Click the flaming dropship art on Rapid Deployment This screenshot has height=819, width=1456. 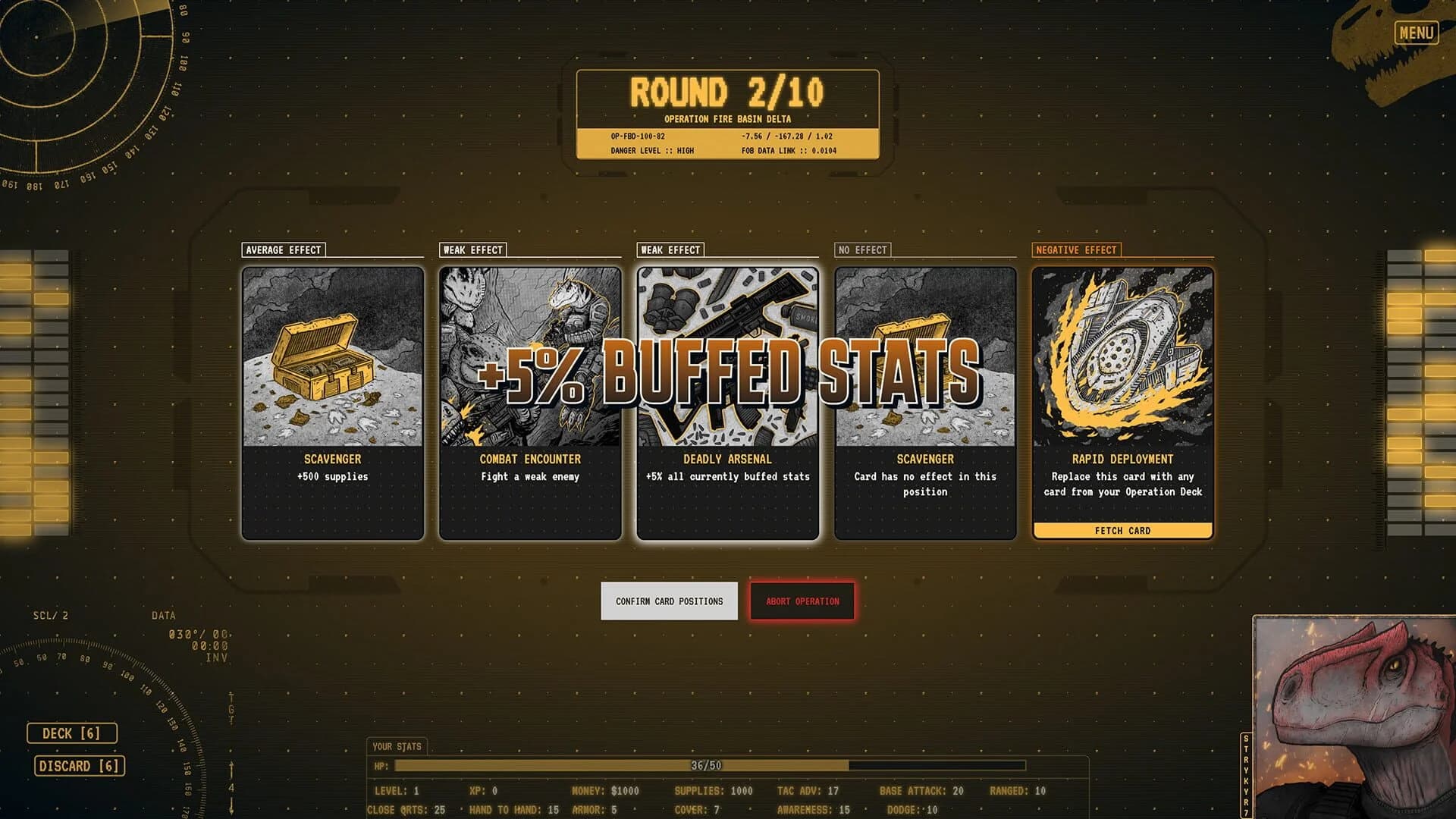coord(1122,356)
